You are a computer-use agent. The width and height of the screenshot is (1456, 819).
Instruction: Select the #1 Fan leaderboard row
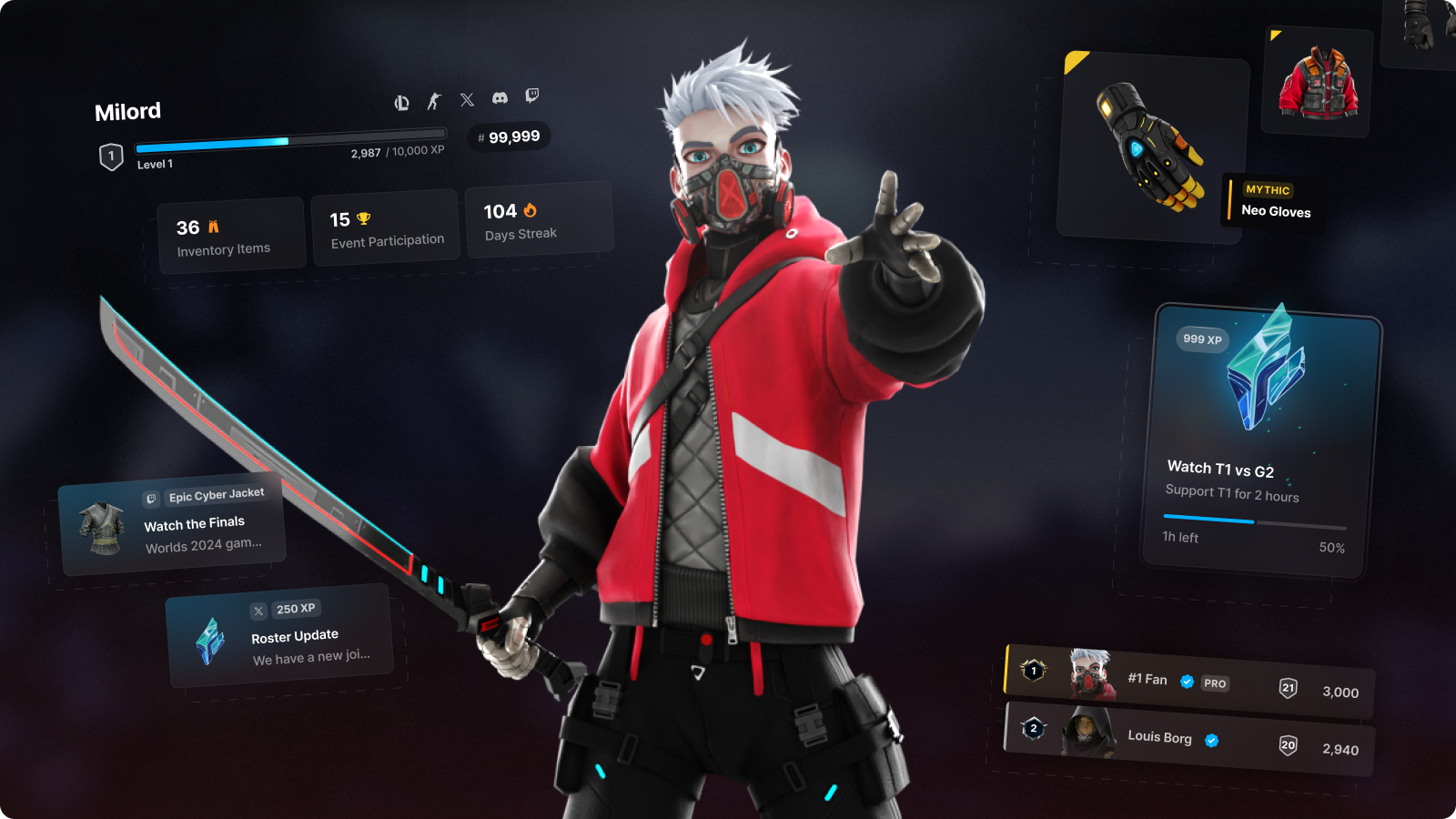(x=1188, y=682)
